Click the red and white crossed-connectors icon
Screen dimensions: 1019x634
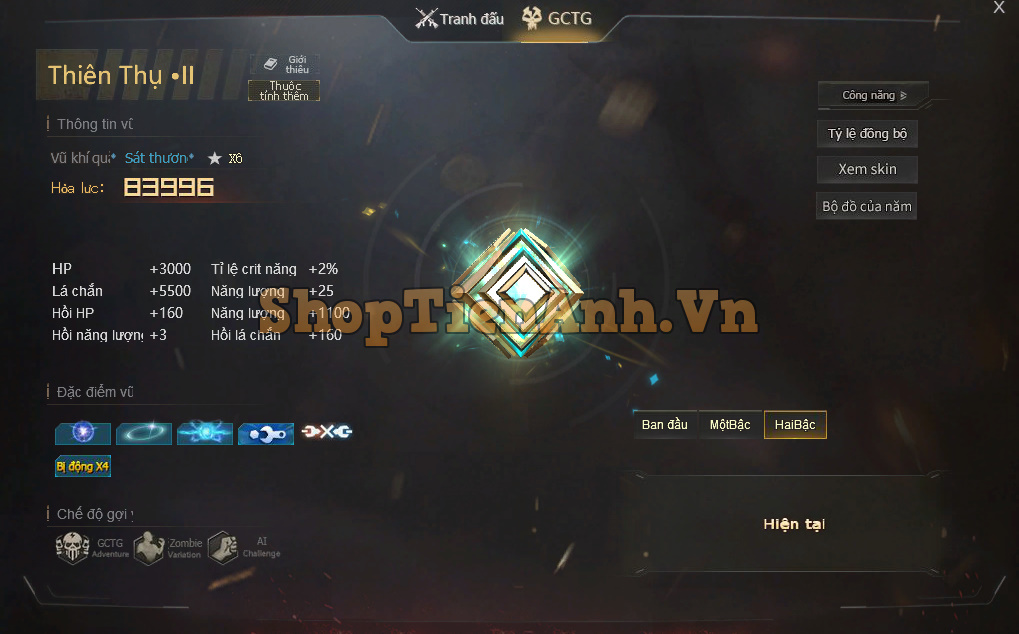pyautogui.click(x=327, y=432)
